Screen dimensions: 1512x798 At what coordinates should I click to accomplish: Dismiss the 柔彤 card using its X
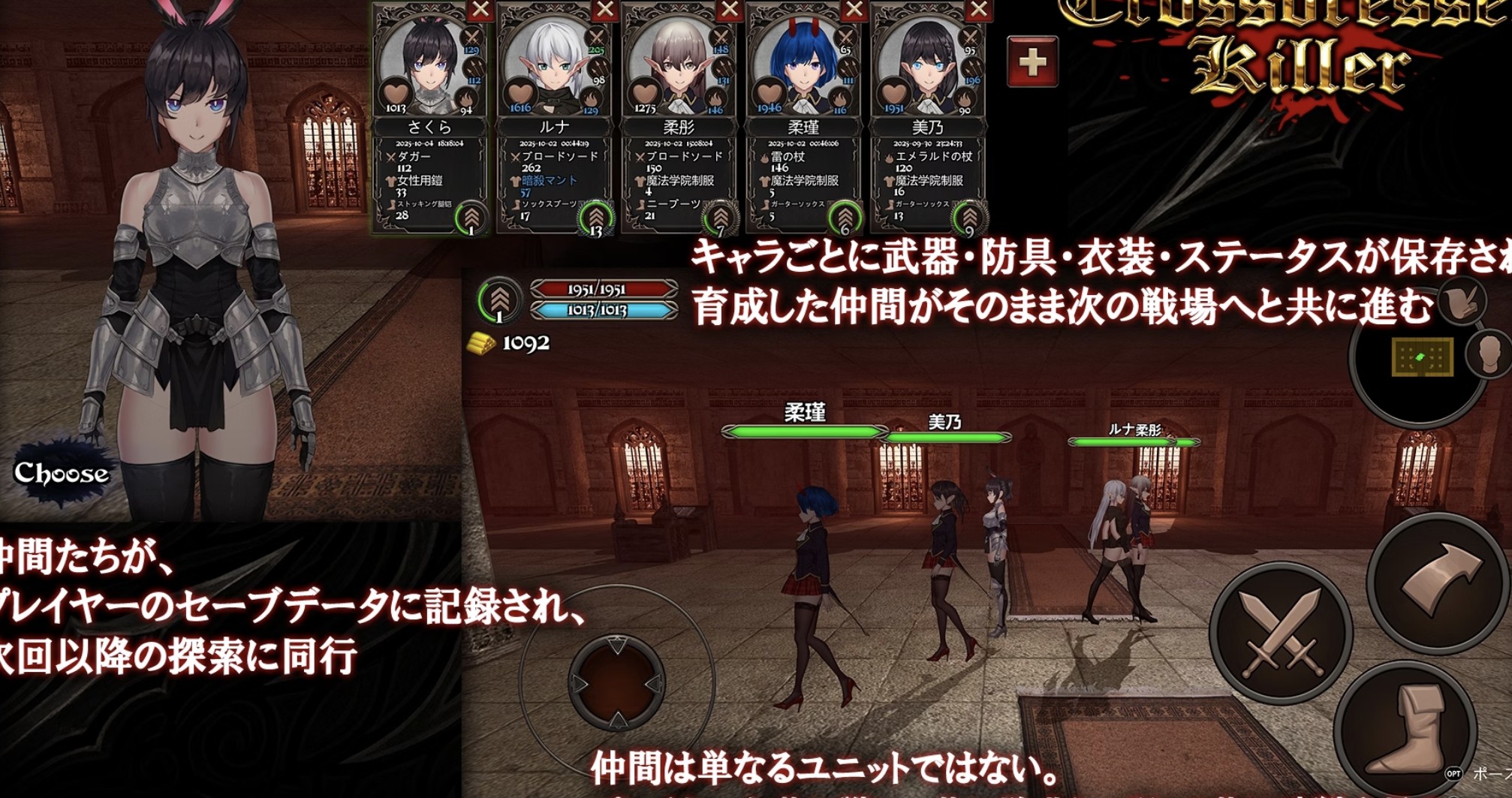[729, 10]
